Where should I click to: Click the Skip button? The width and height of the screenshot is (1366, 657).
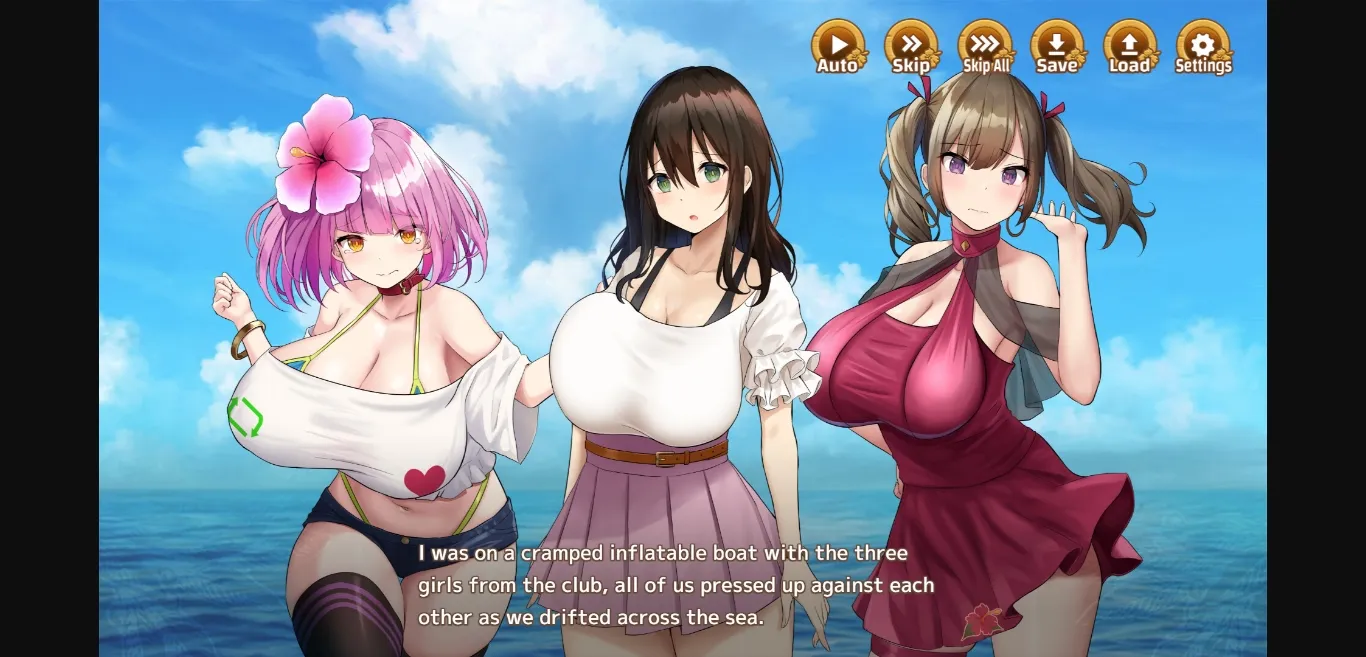coord(911,46)
